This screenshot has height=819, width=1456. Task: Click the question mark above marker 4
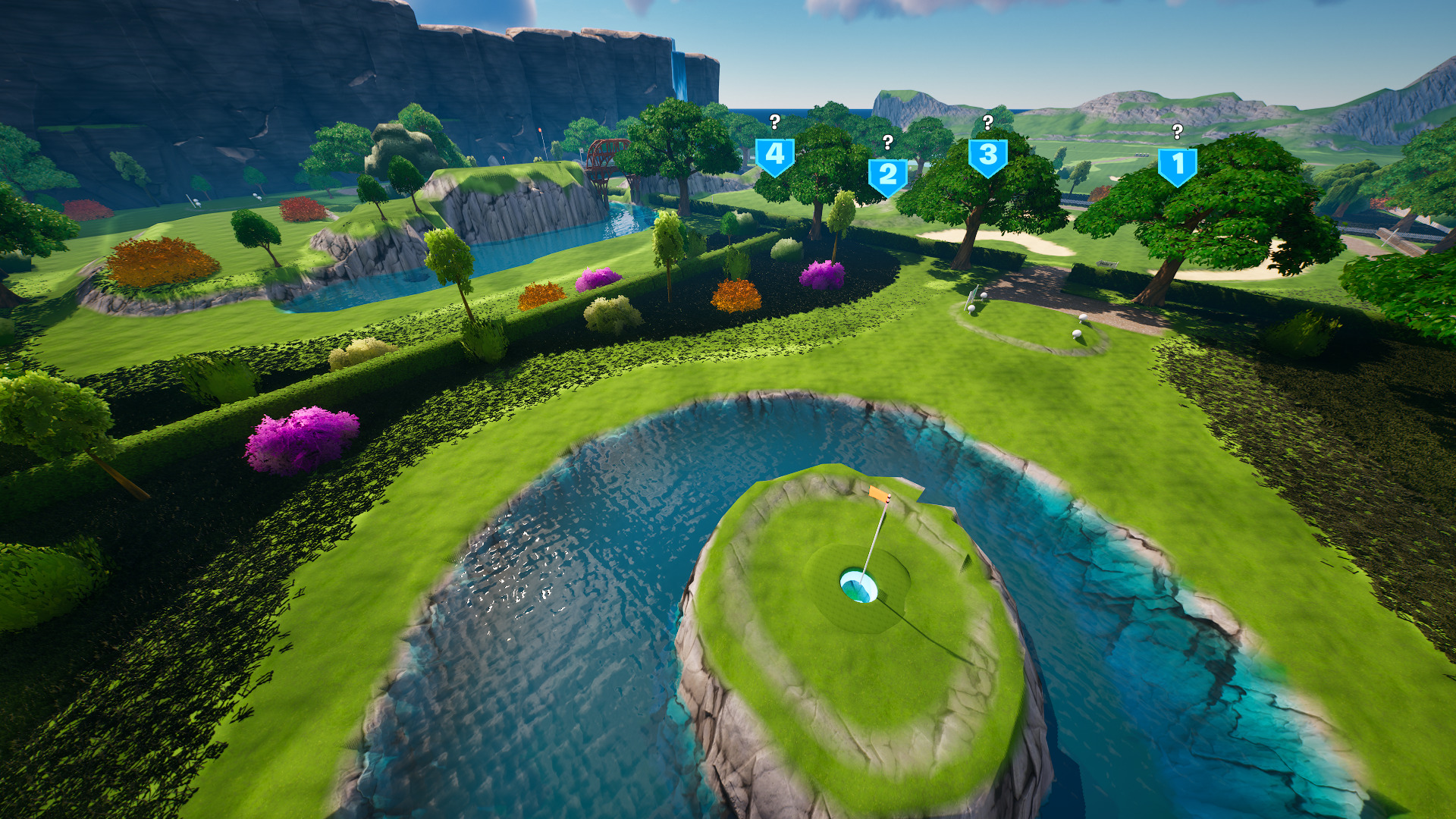point(774,120)
